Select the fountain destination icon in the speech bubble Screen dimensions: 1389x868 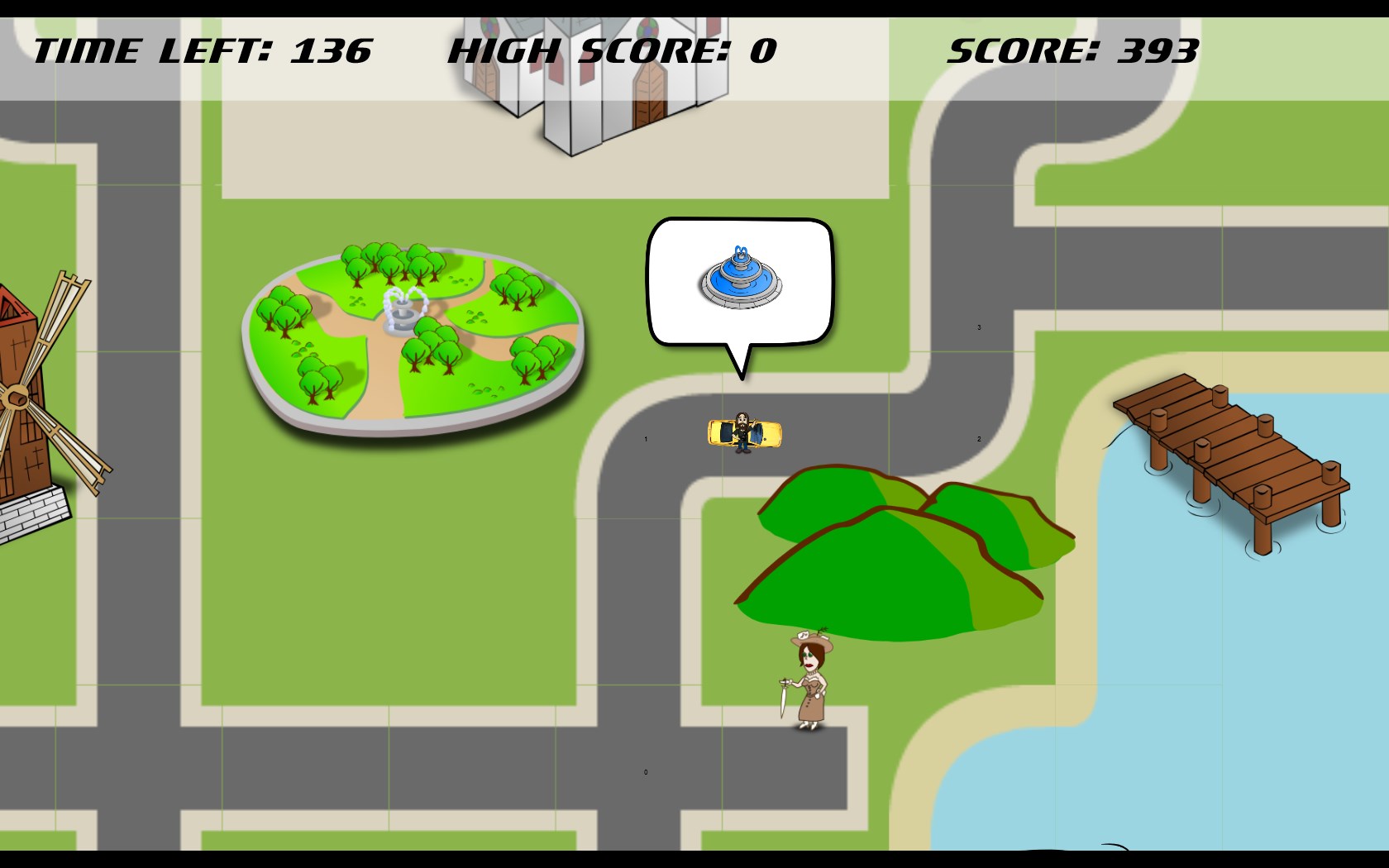[740, 280]
